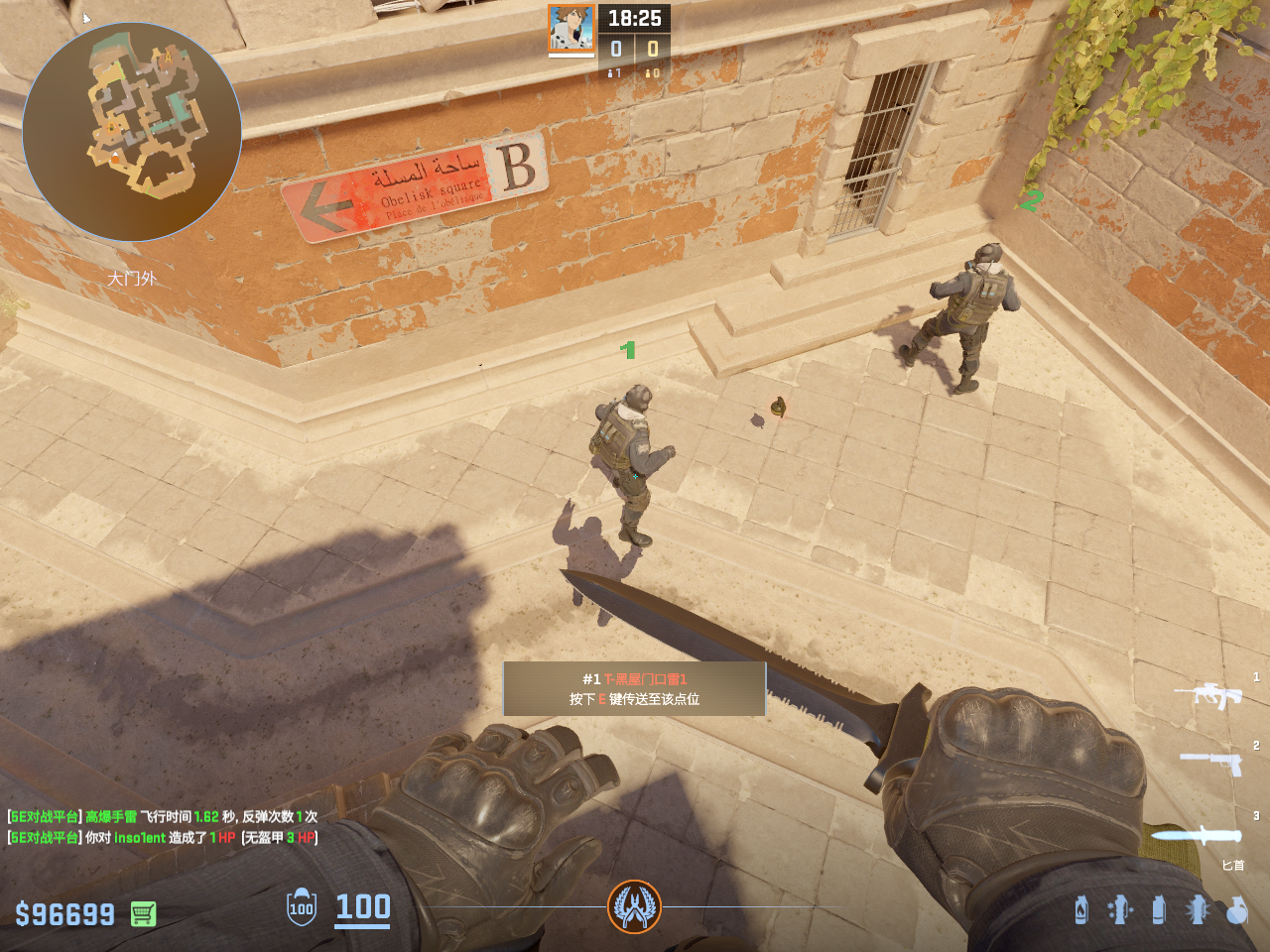Open the green shopping cart buy icon
The width and height of the screenshot is (1270, 952).
coord(143,913)
